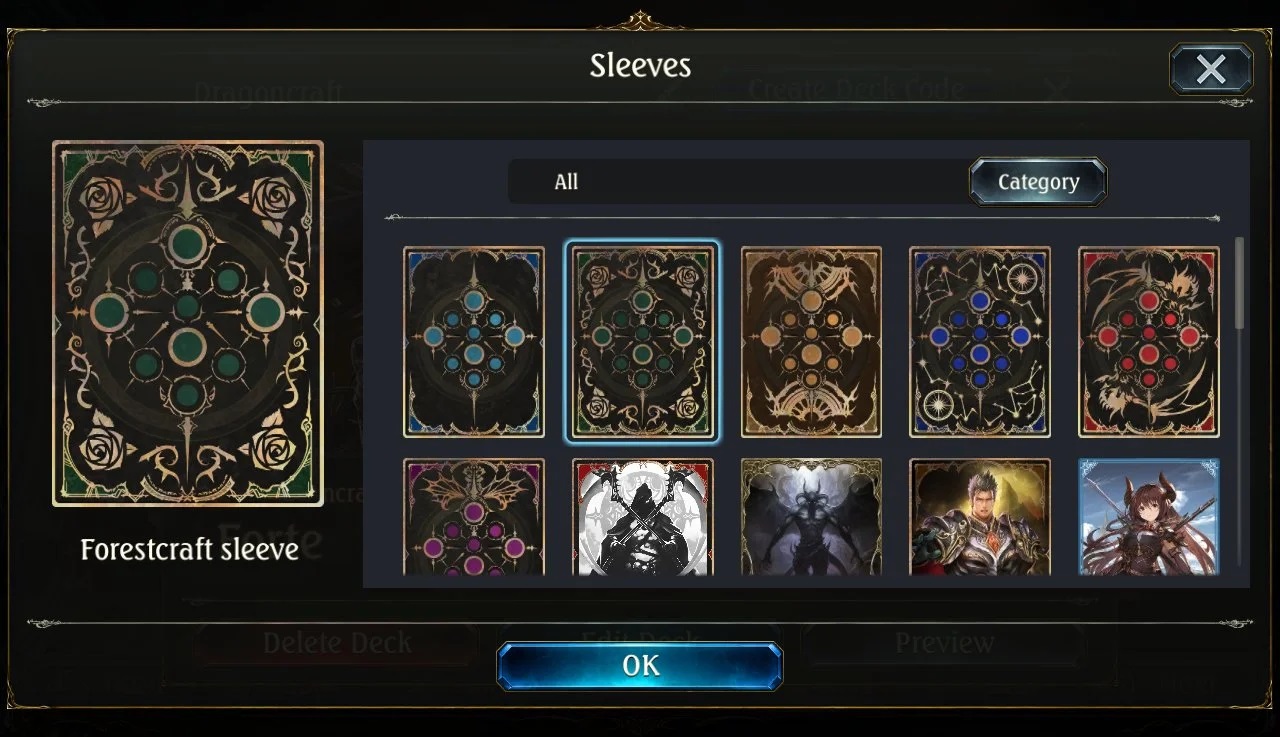Select the blue constellation sleeve

tap(980, 342)
